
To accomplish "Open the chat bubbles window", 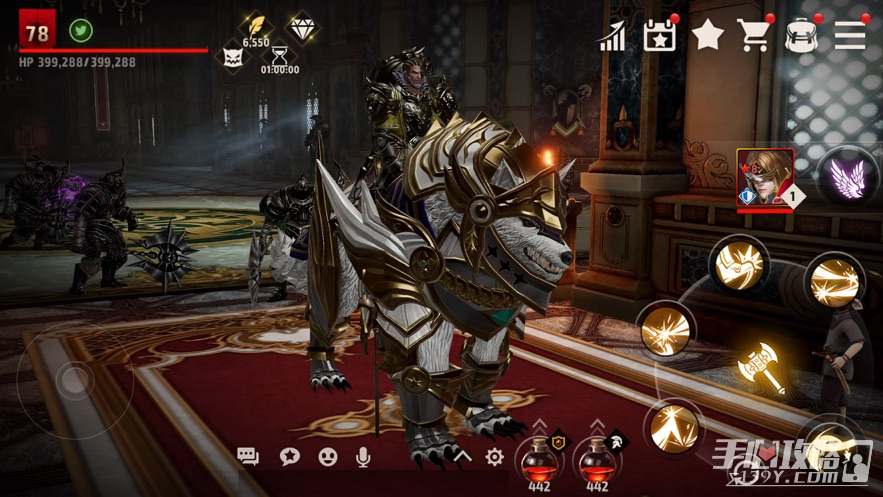I will (x=248, y=457).
